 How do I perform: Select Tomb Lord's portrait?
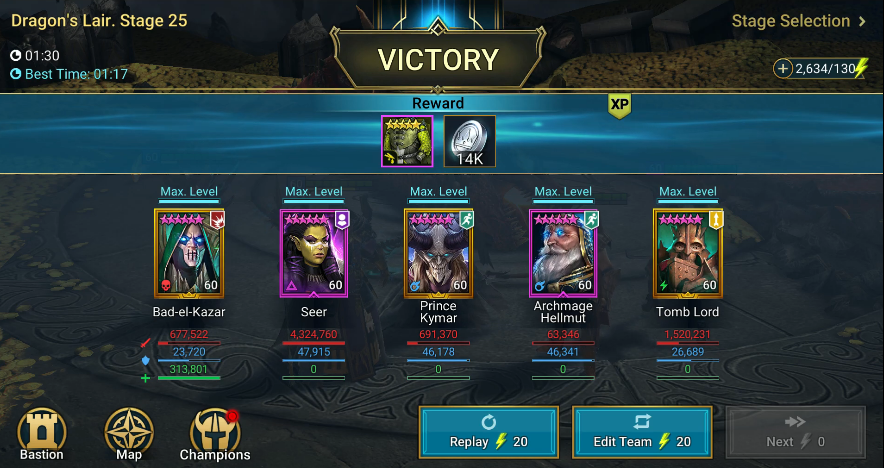[x=687, y=253]
